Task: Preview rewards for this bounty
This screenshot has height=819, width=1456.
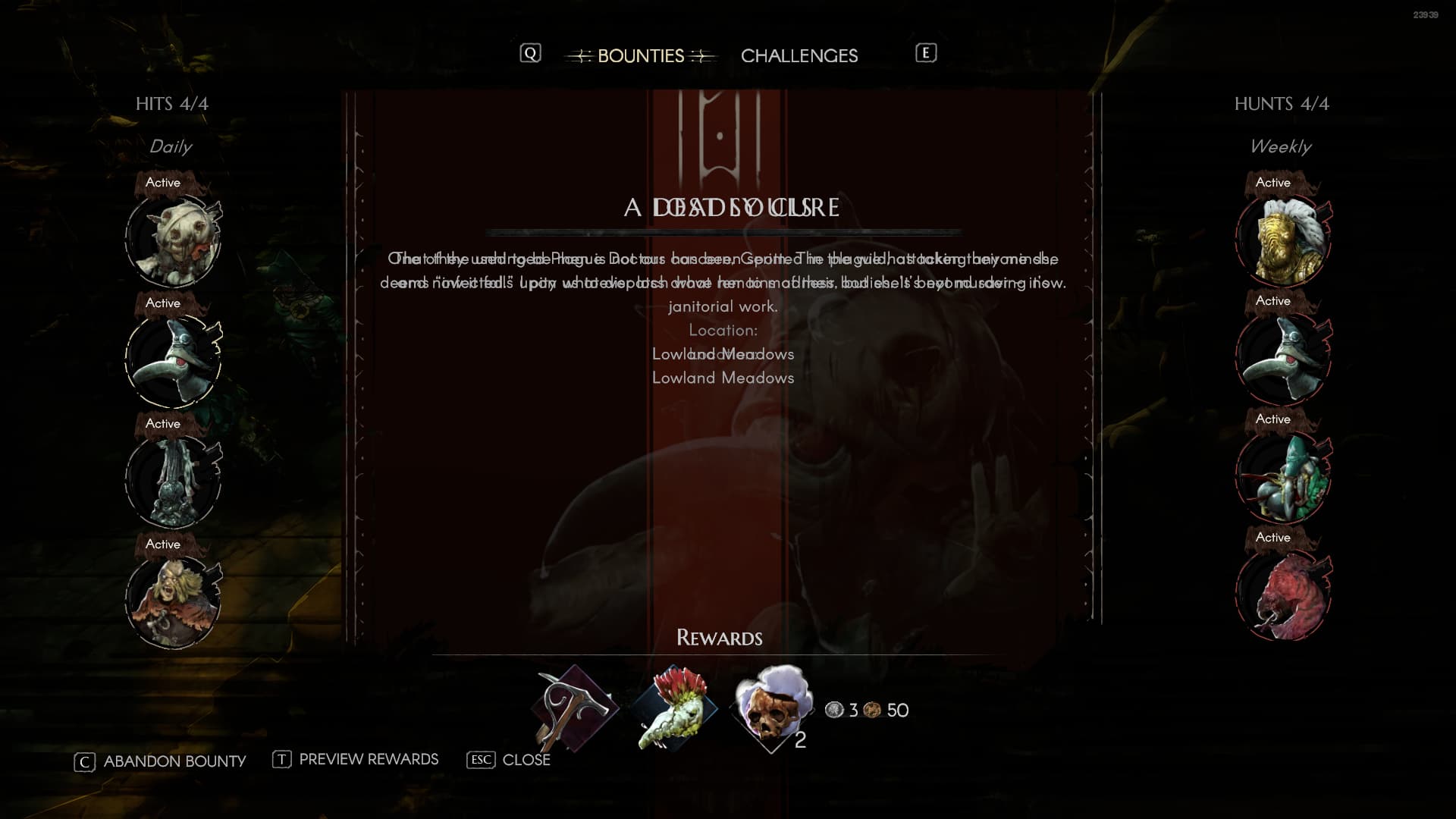Action: [356, 760]
